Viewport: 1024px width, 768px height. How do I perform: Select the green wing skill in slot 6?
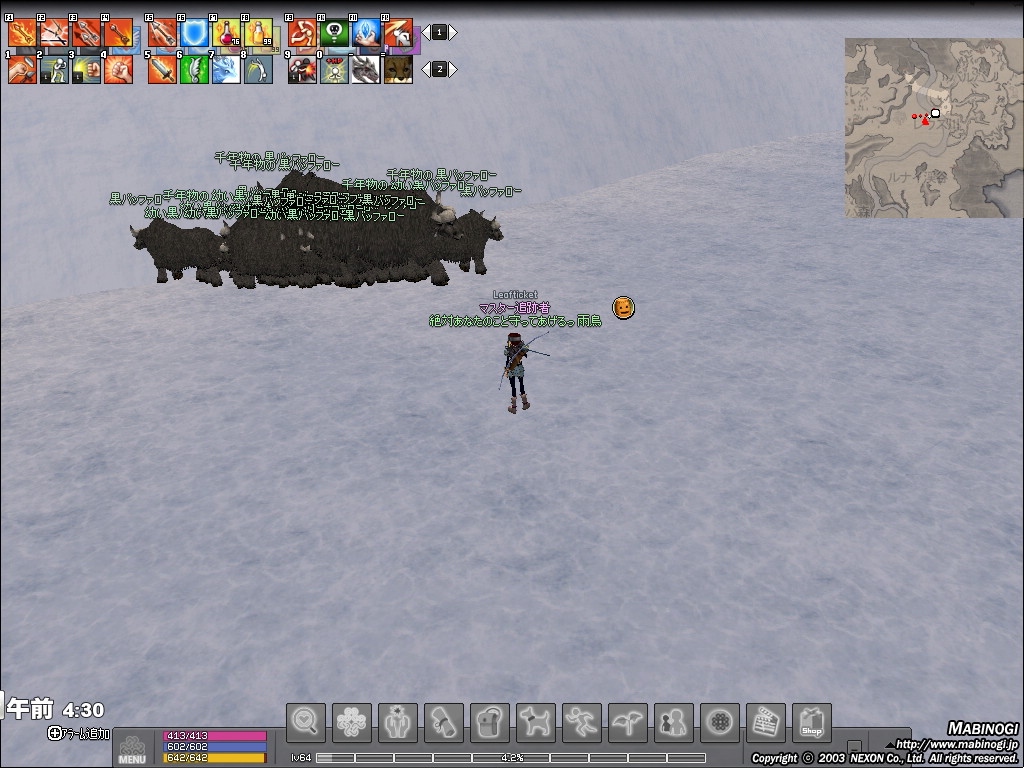(x=194, y=69)
